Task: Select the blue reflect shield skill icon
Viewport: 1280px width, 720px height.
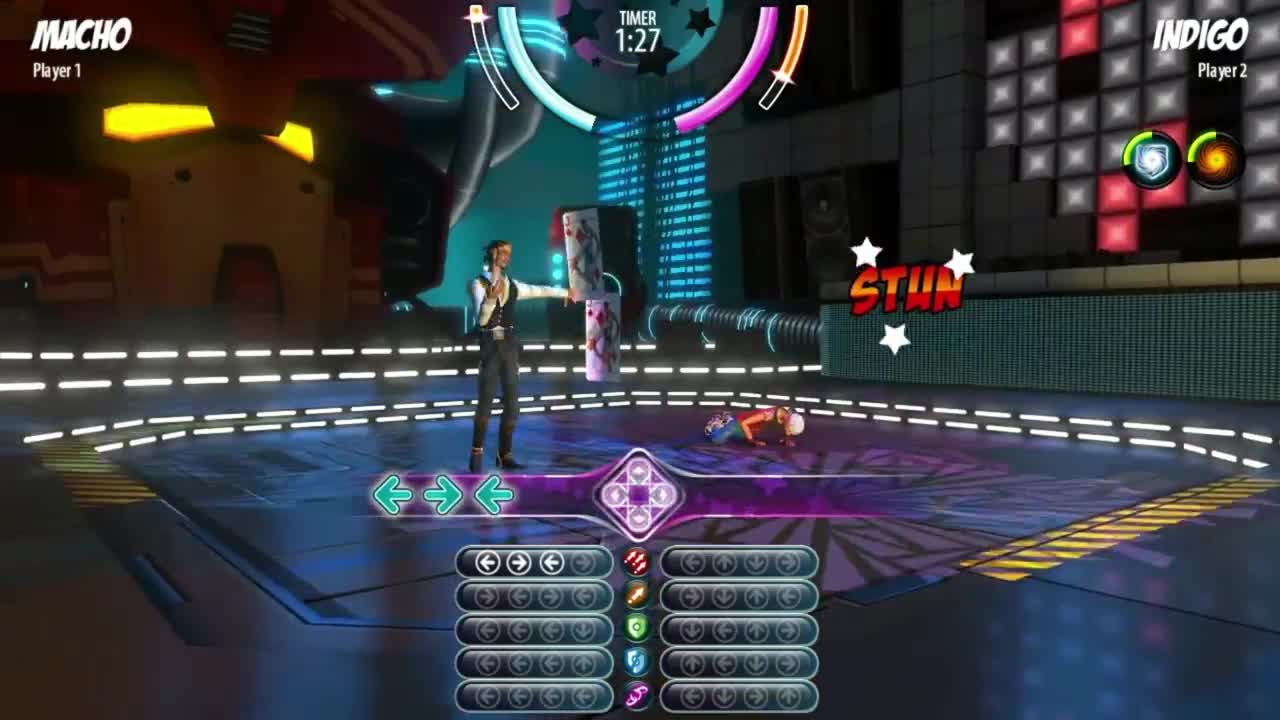Action: (636, 662)
